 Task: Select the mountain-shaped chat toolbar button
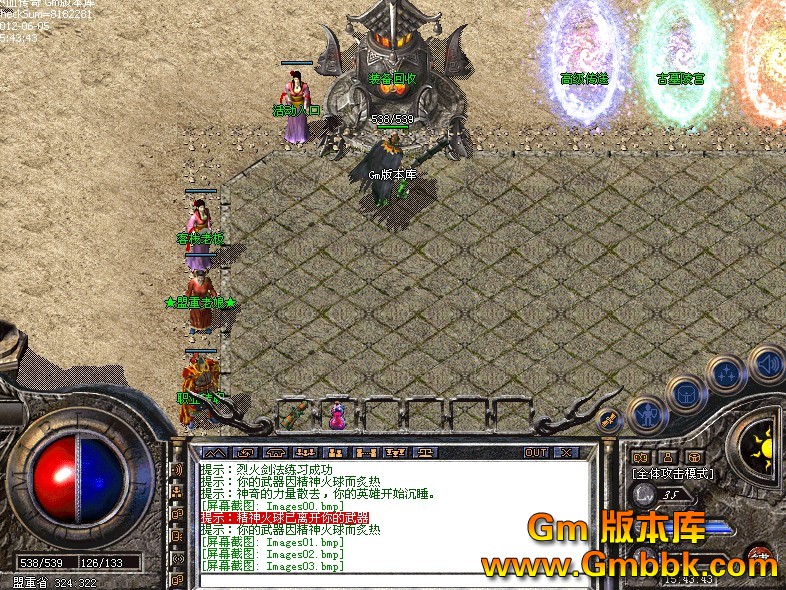point(217,453)
